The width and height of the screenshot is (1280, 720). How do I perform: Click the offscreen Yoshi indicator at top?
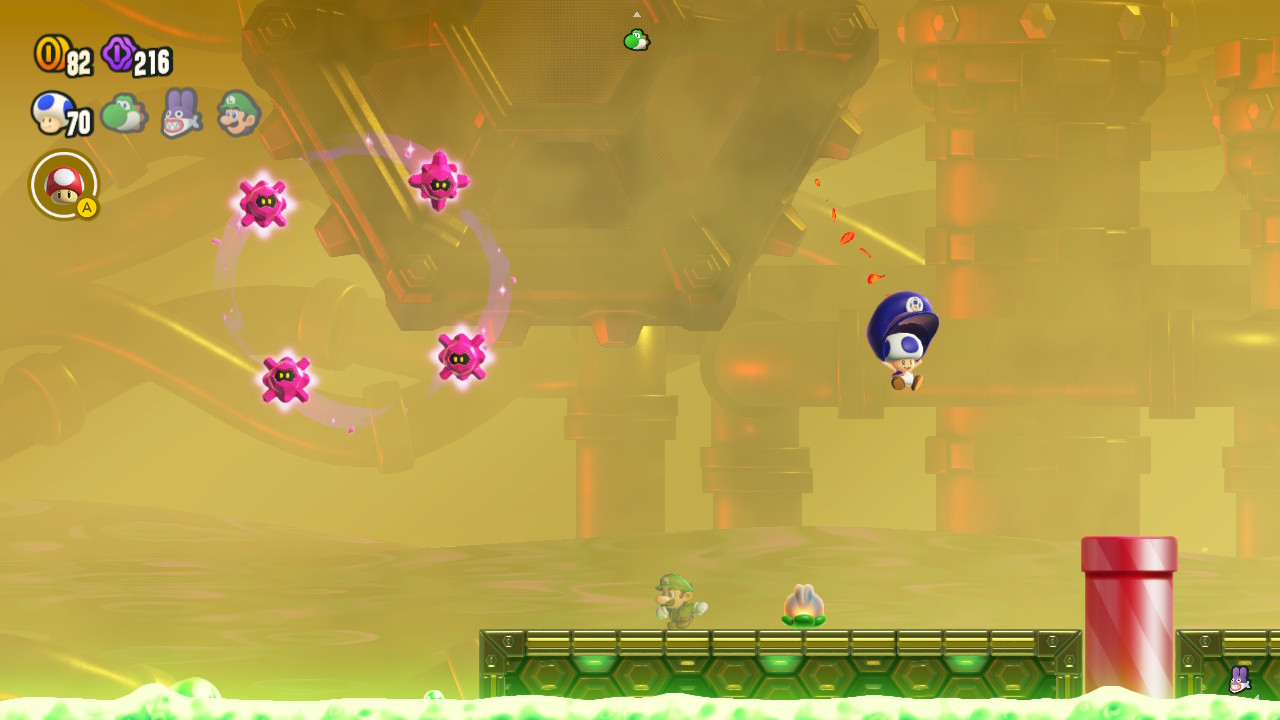pos(636,40)
